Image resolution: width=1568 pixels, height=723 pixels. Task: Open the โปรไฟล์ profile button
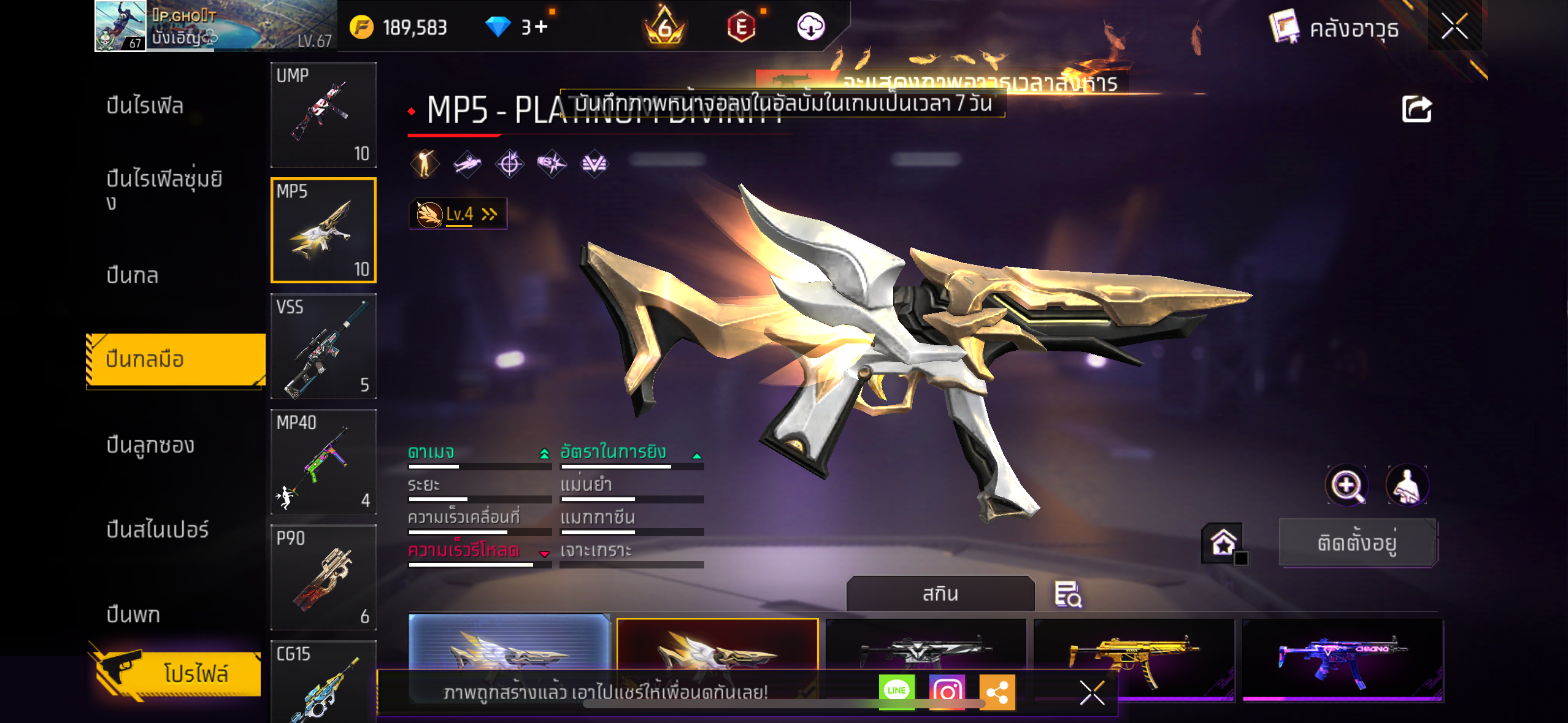[x=178, y=673]
